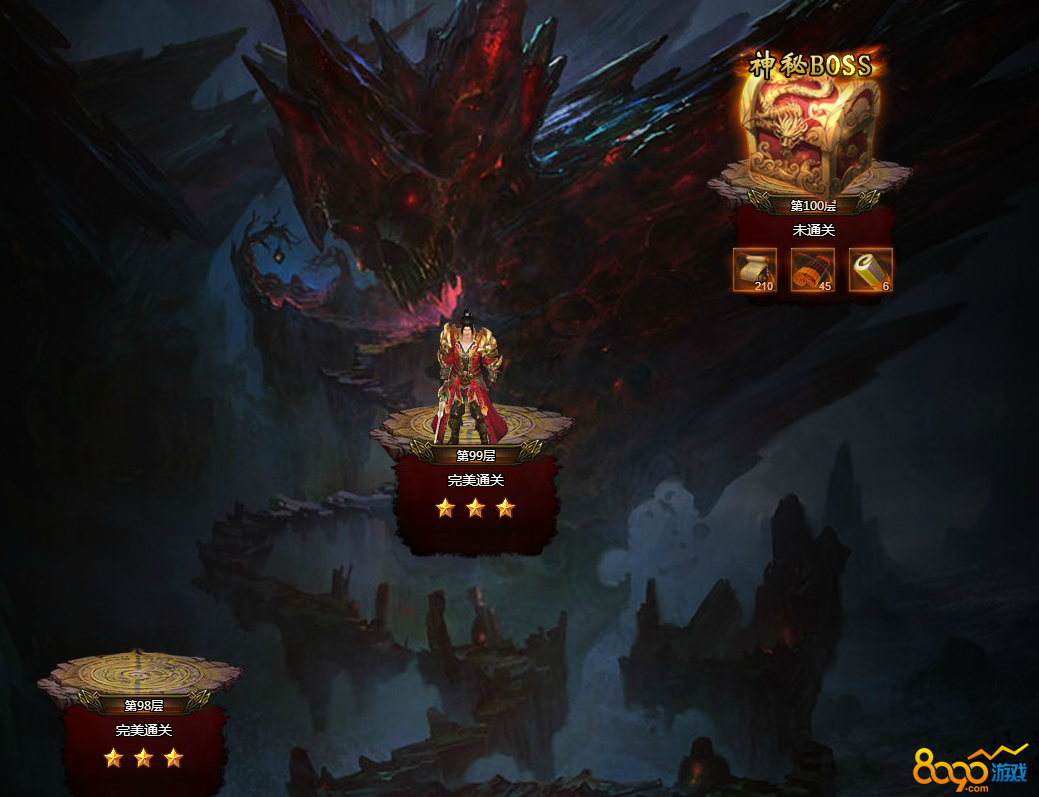1039x797 pixels.
Task: Inspect the rolled gold scroll reward showing 6
Action: [x=870, y=270]
